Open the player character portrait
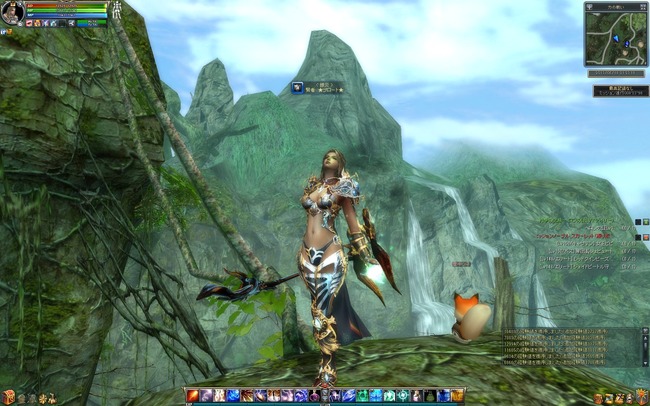650x406 pixels. 12,13
